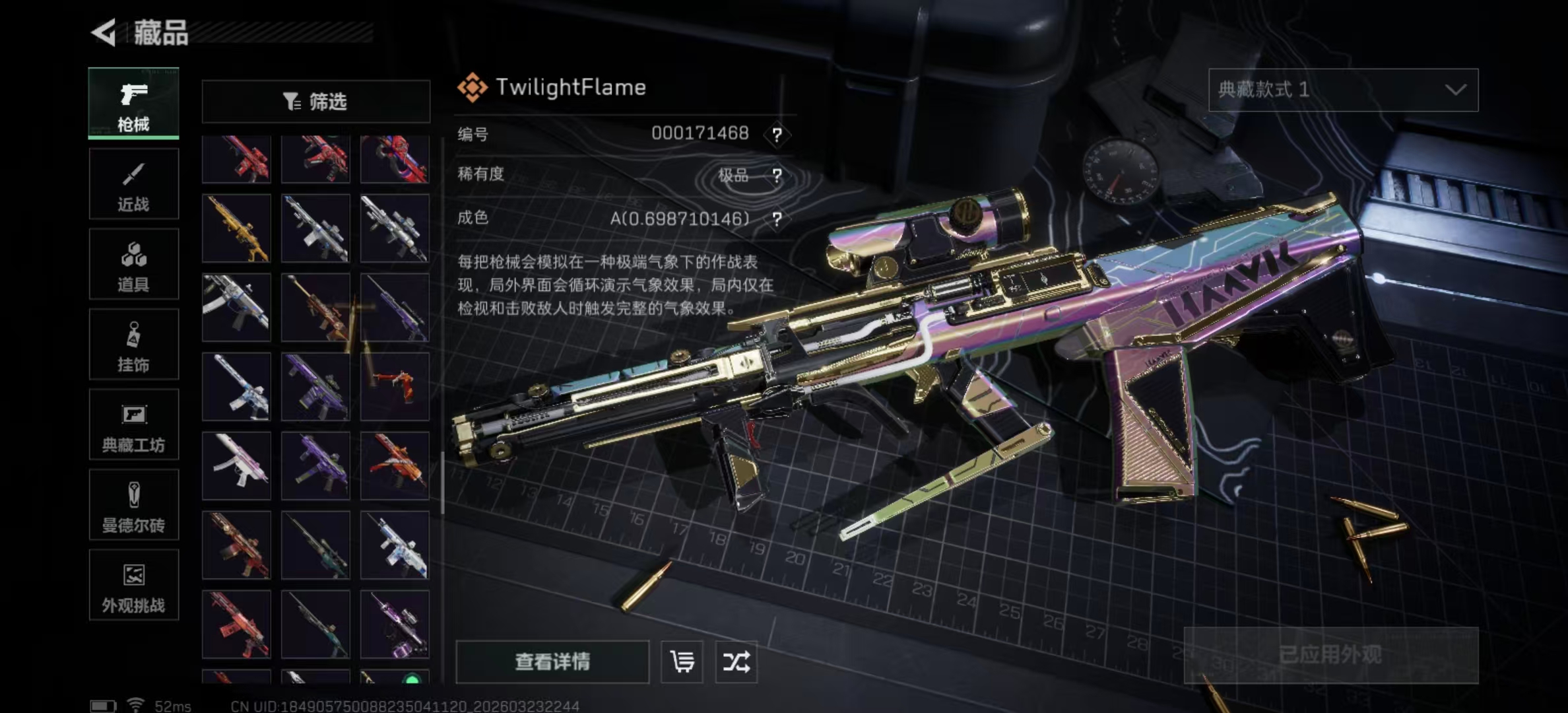Viewport: 1568px width, 713px height.
Task: Open the 近战 melee category
Action: coord(133,184)
